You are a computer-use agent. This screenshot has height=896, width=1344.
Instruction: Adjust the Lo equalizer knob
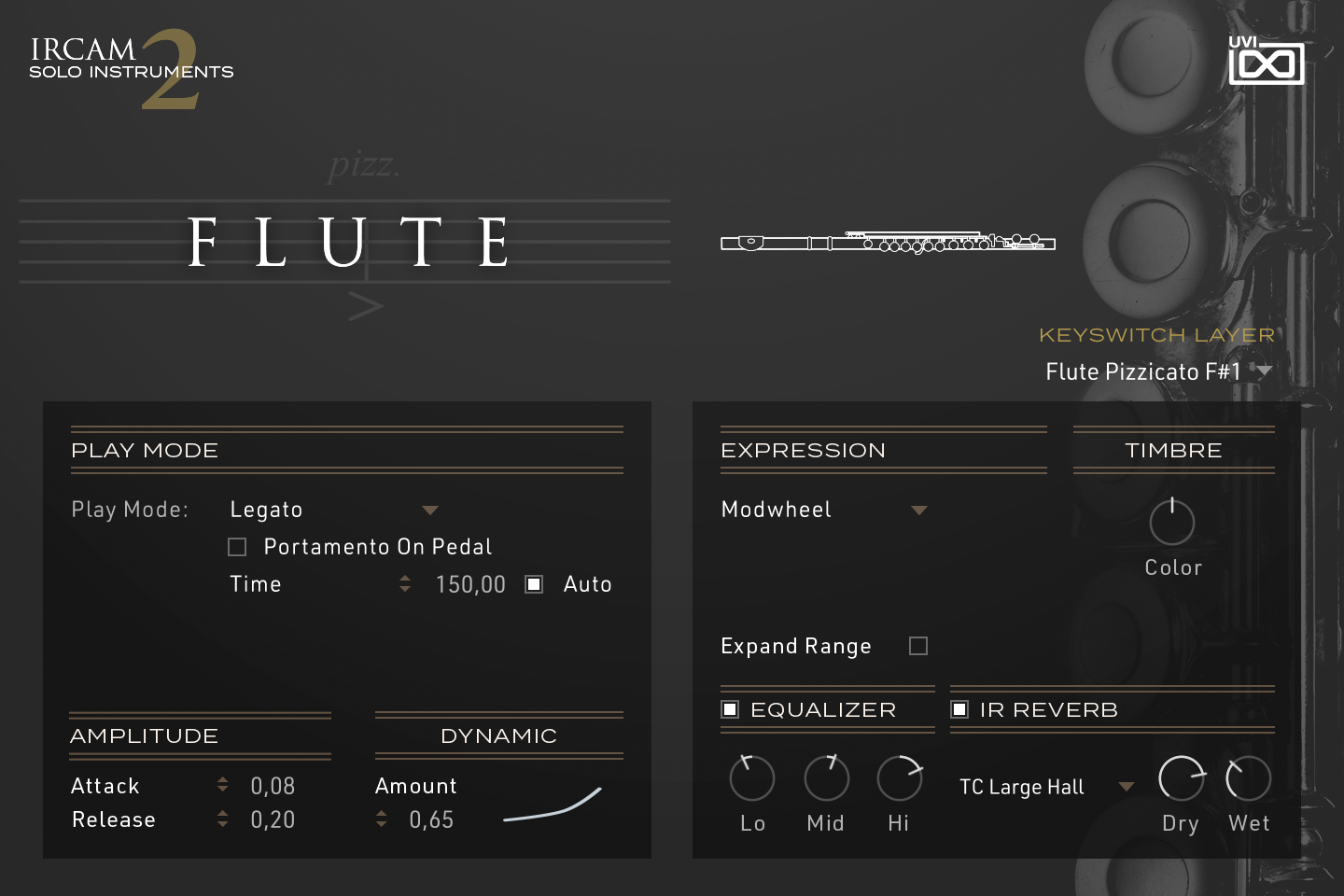[x=752, y=777]
